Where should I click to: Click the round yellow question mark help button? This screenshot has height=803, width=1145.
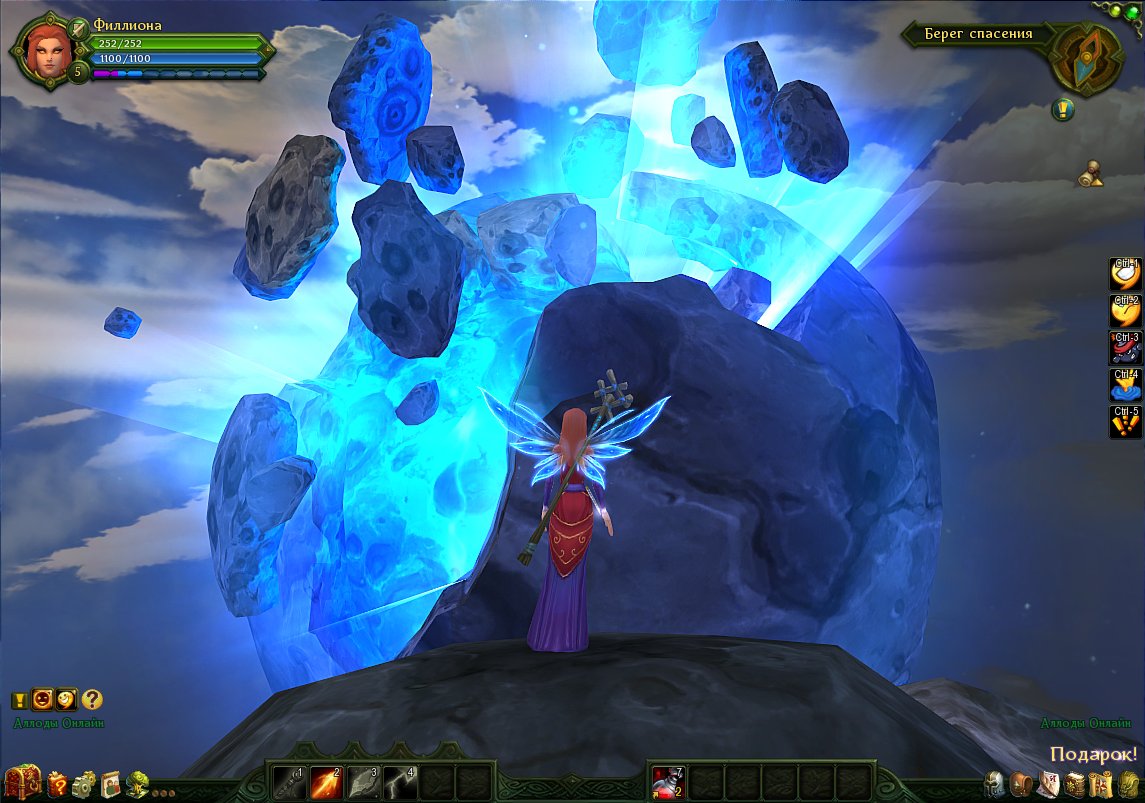[92, 700]
